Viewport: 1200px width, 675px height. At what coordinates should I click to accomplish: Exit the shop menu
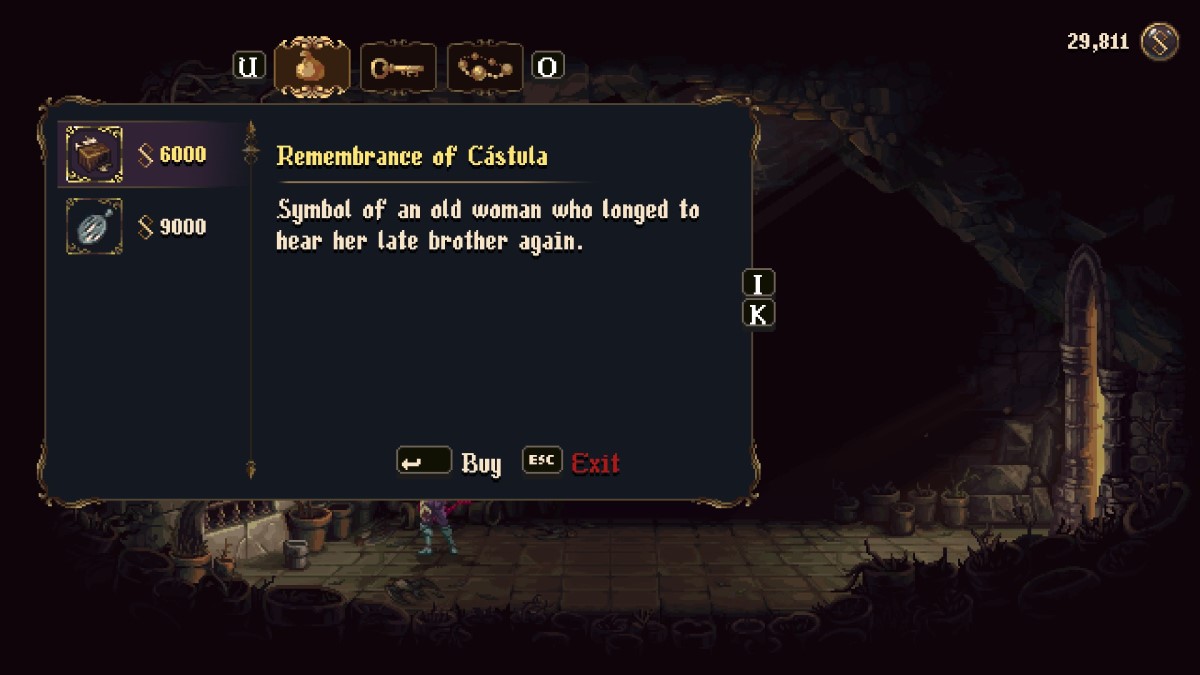click(x=572, y=463)
